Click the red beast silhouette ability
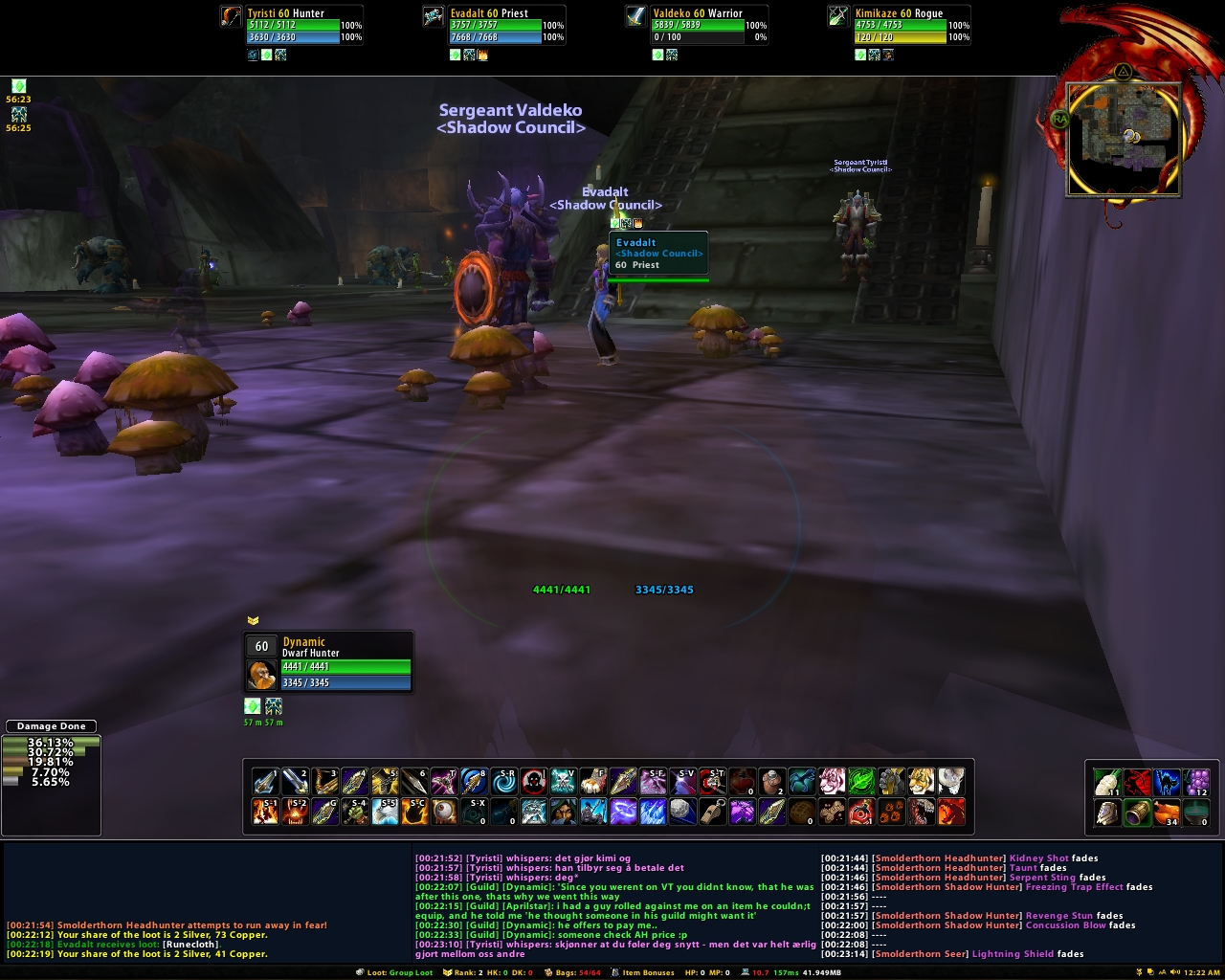Screen dimensions: 1225x980 (x=1137, y=783)
